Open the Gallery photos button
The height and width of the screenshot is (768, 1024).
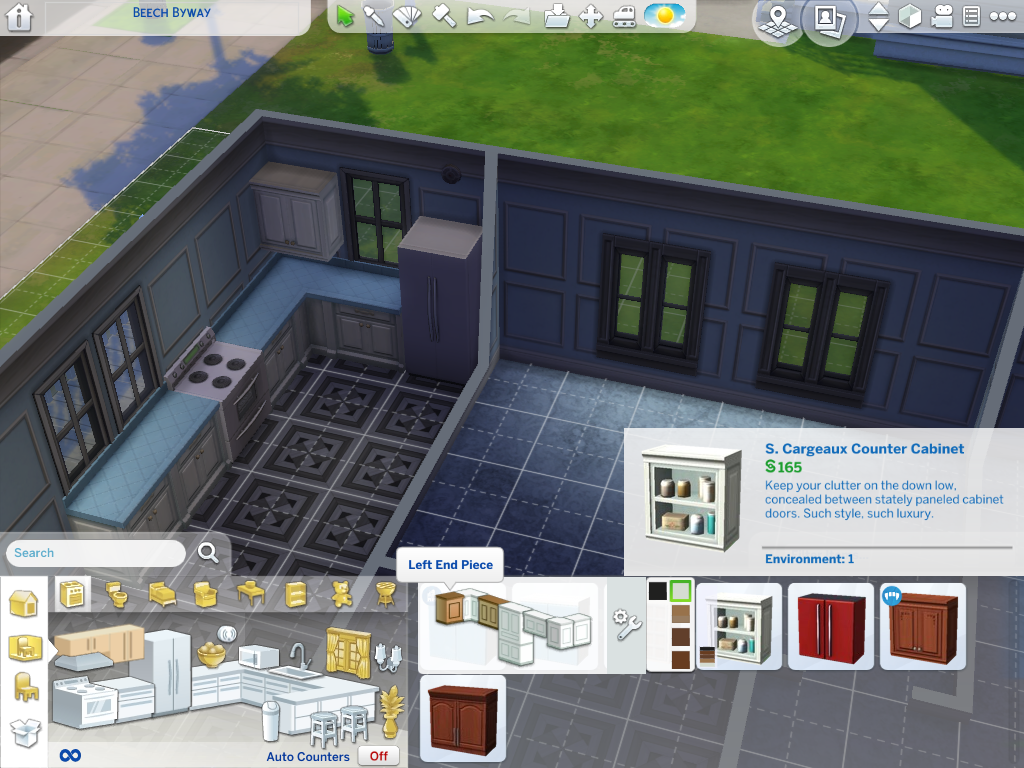click(827, 19)
